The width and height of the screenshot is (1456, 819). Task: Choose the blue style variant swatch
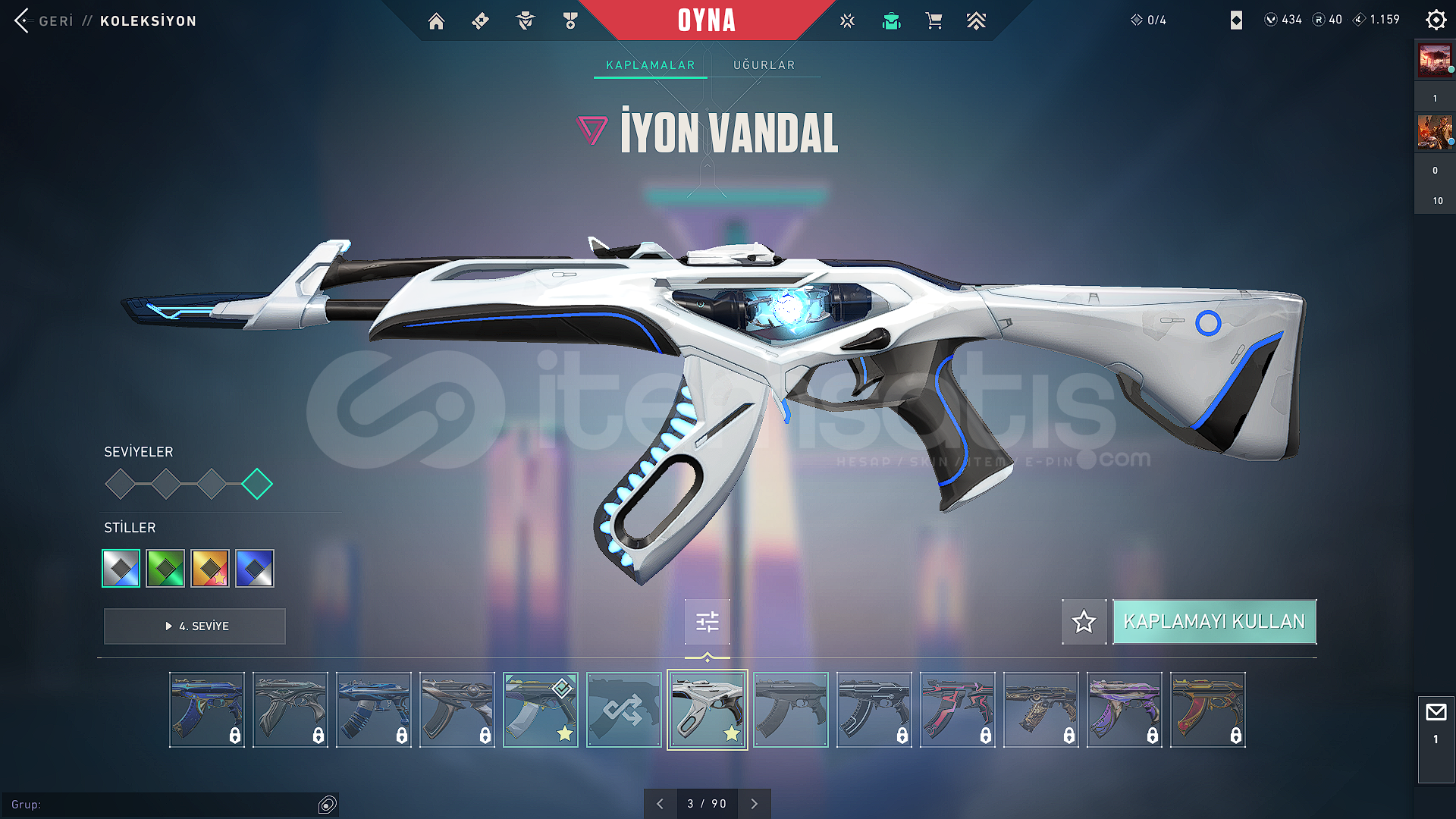(255, 568)
